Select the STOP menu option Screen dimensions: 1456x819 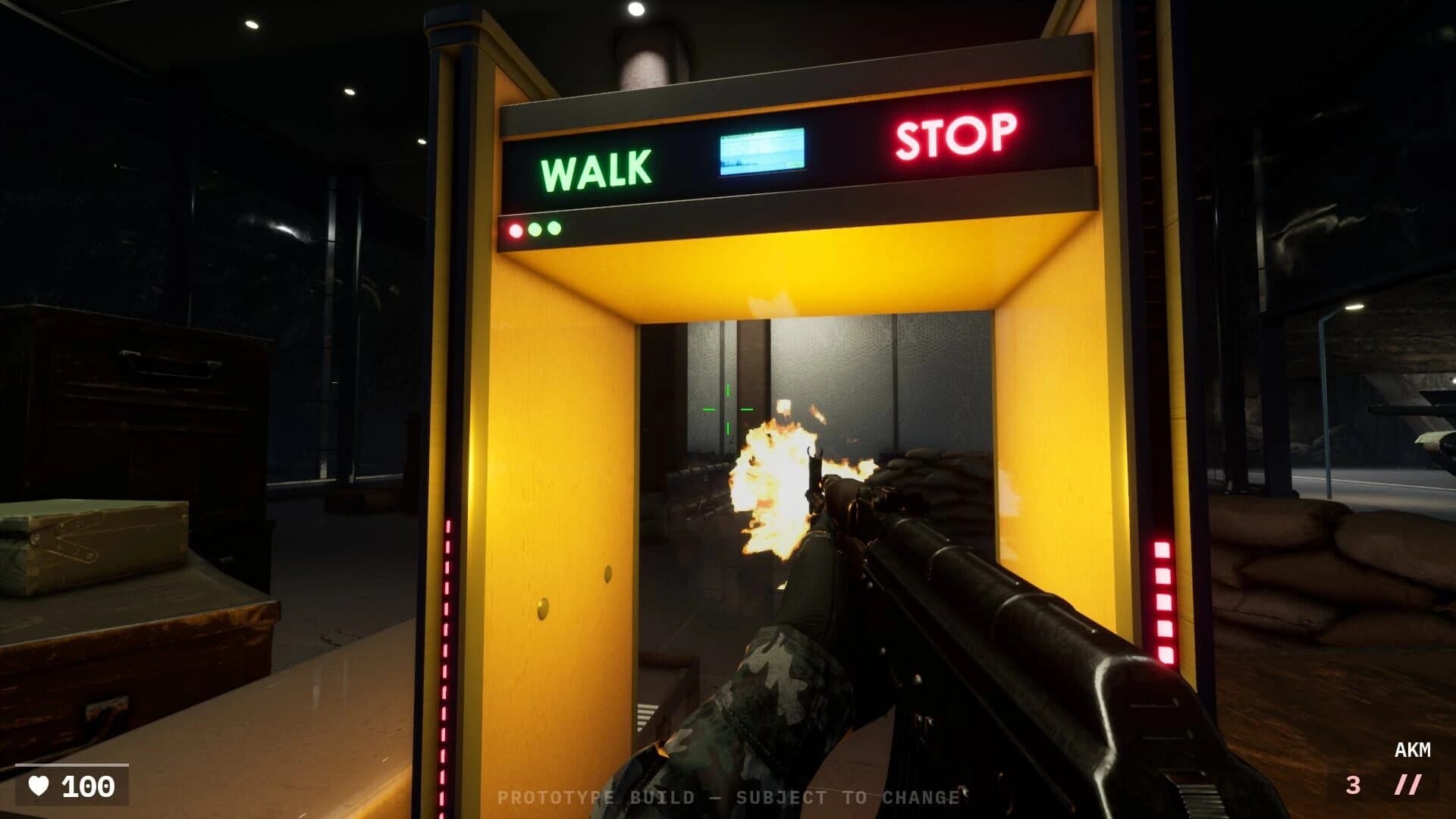click(955, 136)
